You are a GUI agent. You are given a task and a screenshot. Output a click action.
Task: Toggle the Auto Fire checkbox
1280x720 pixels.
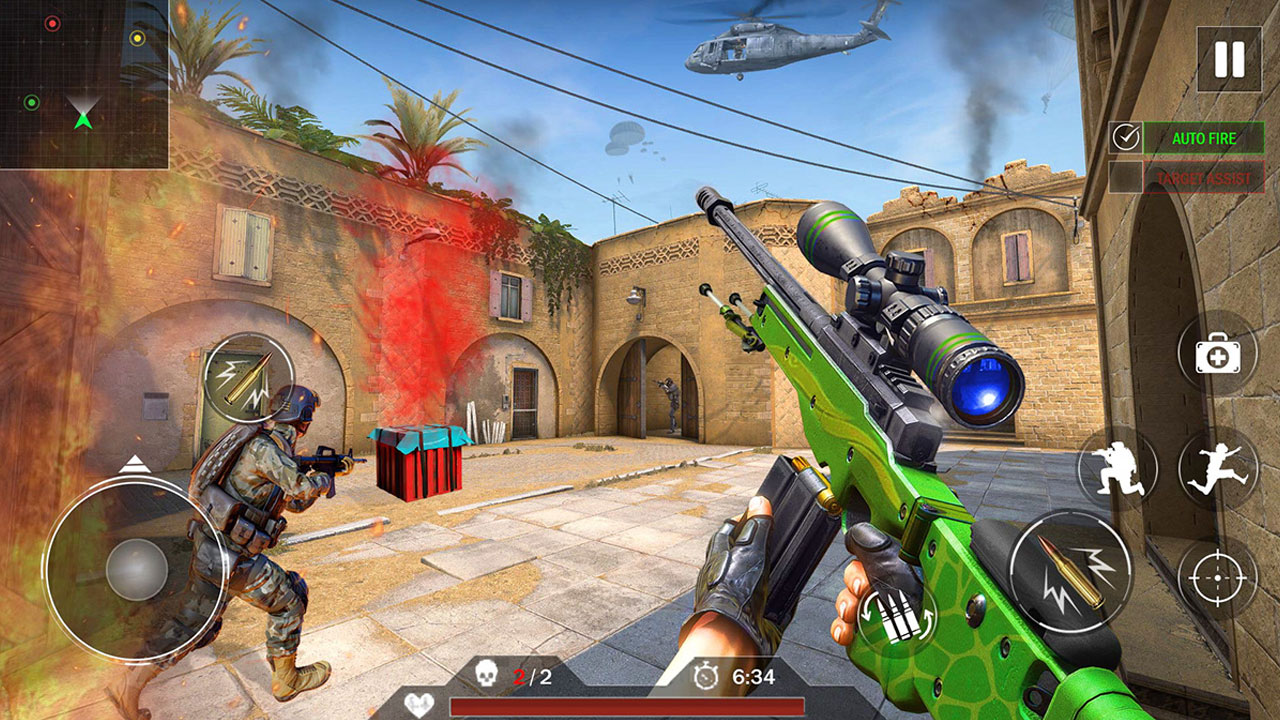[x=1126, y=138]
